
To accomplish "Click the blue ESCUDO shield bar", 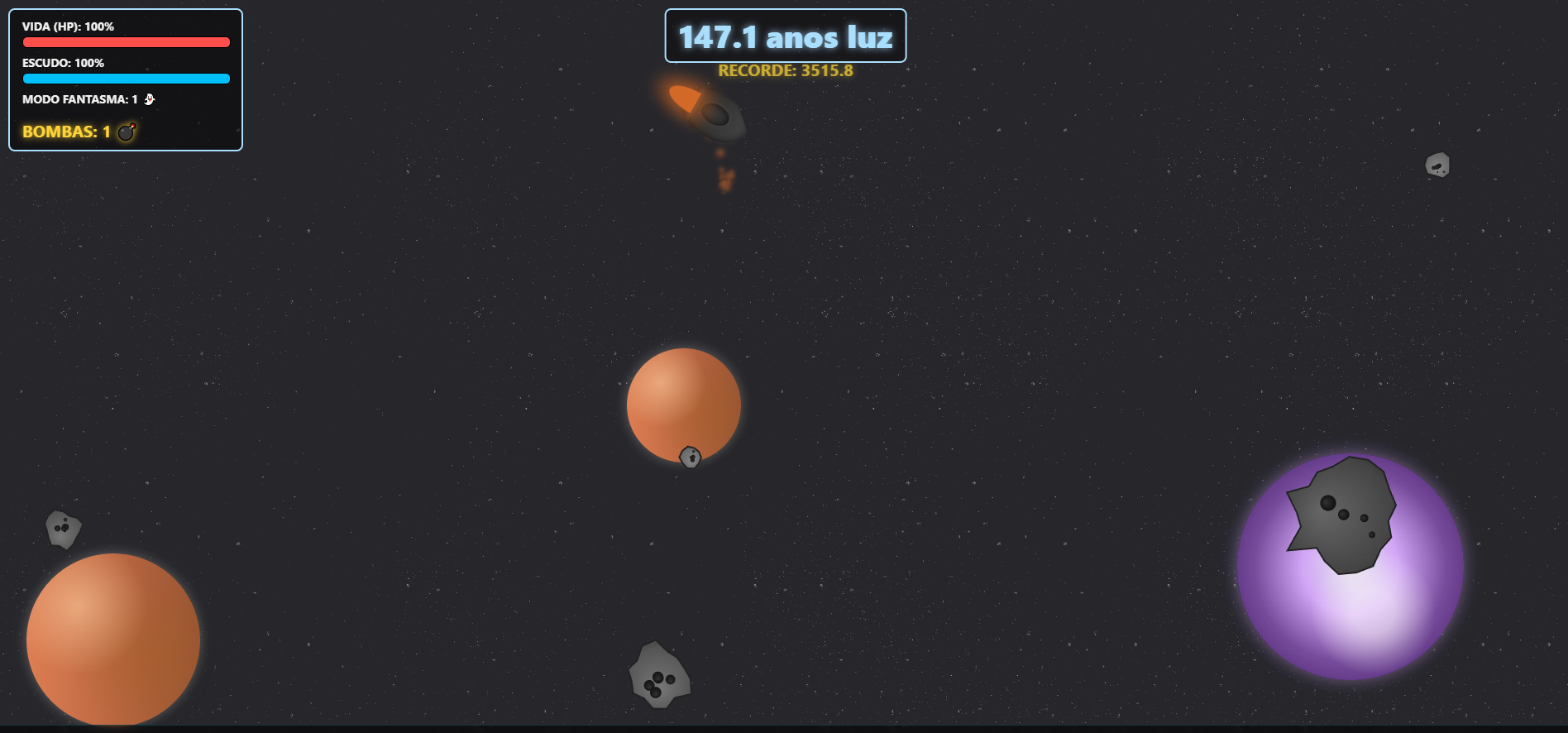I will 126,78.
